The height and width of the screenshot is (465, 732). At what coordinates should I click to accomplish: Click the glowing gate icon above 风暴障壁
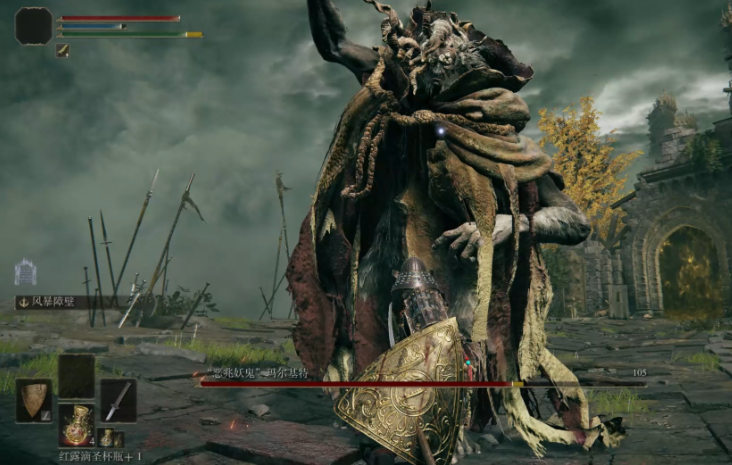pyautogui.click(x=25, y=272)
